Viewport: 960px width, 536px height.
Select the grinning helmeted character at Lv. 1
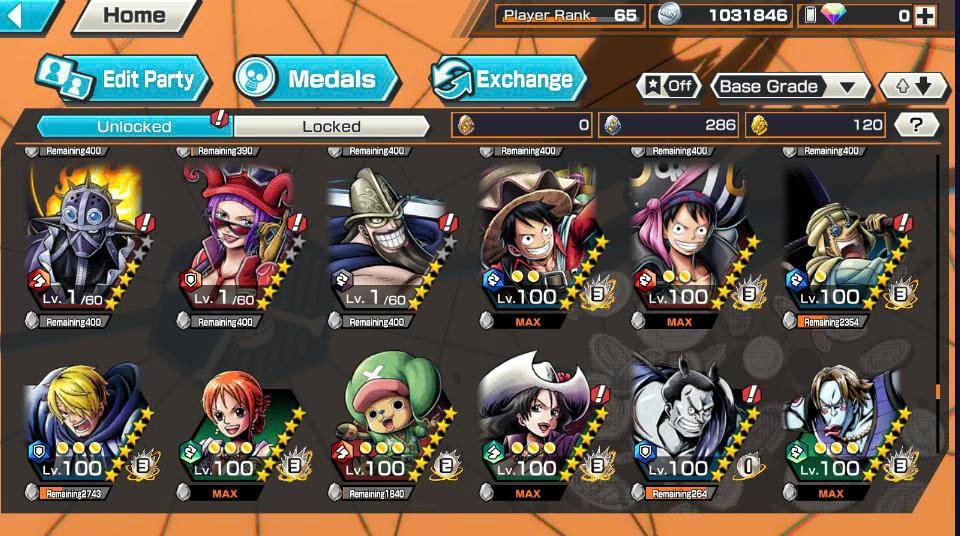[388, 240]
